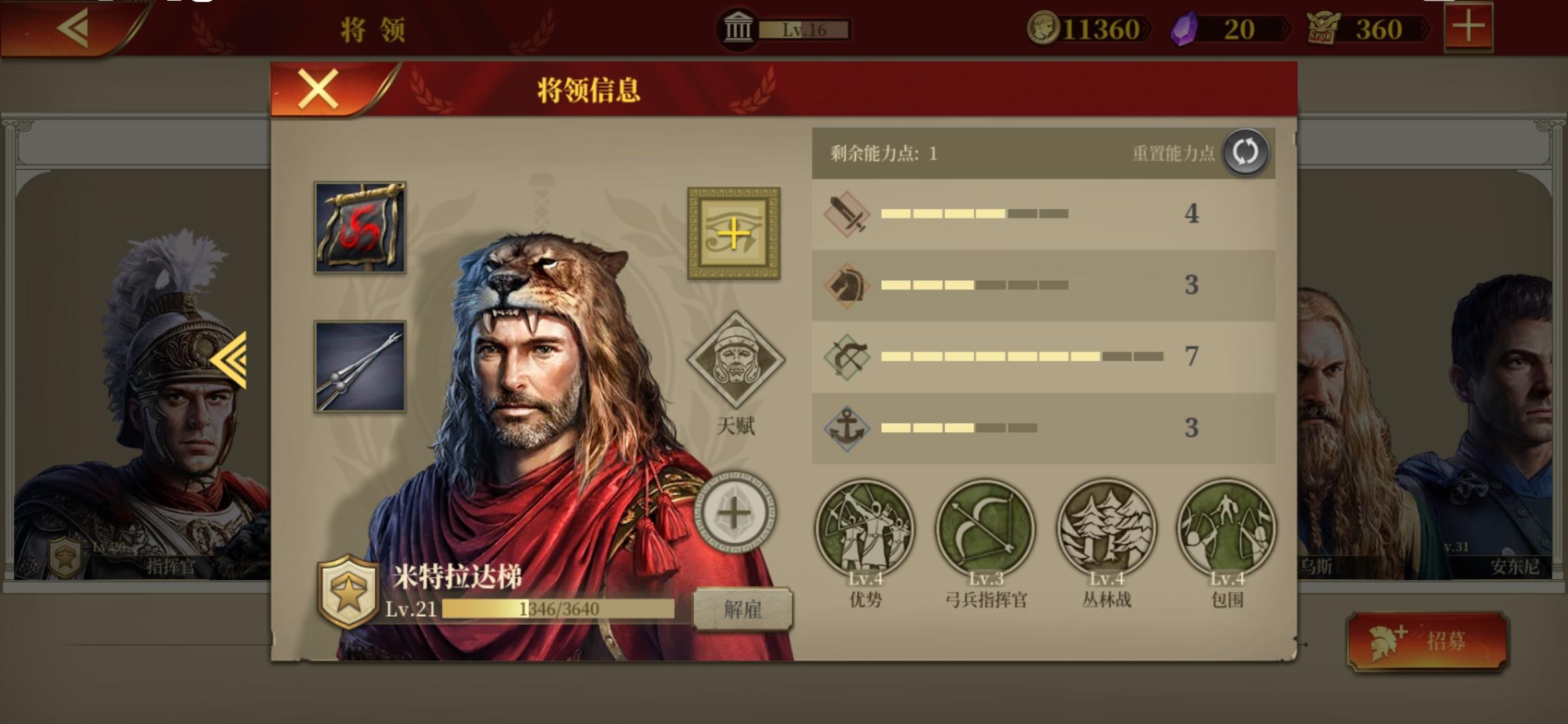Viewport: 1568px width, 724px height.
Task: Click the Lv.21 experience progress bar
Action: [558, 608]
